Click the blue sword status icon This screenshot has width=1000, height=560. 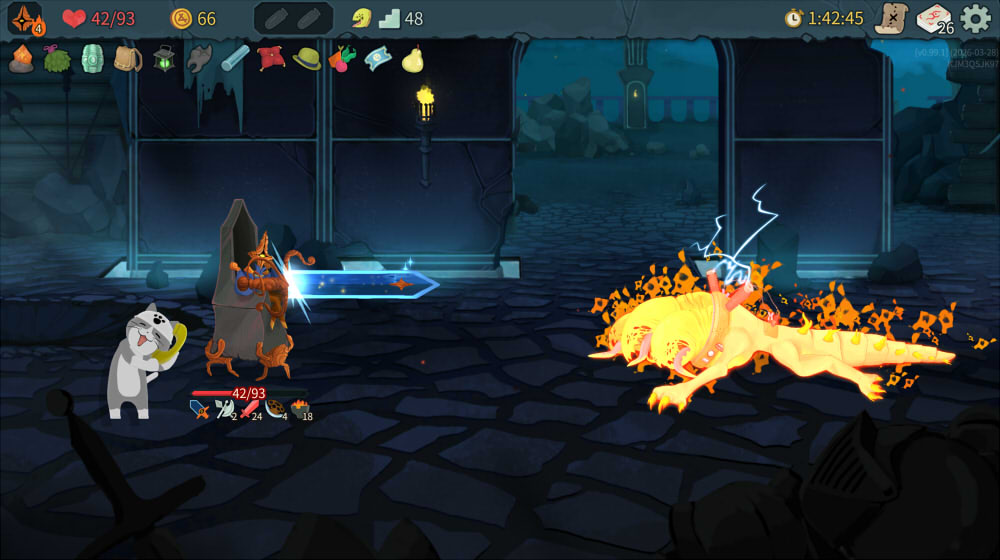199,409
